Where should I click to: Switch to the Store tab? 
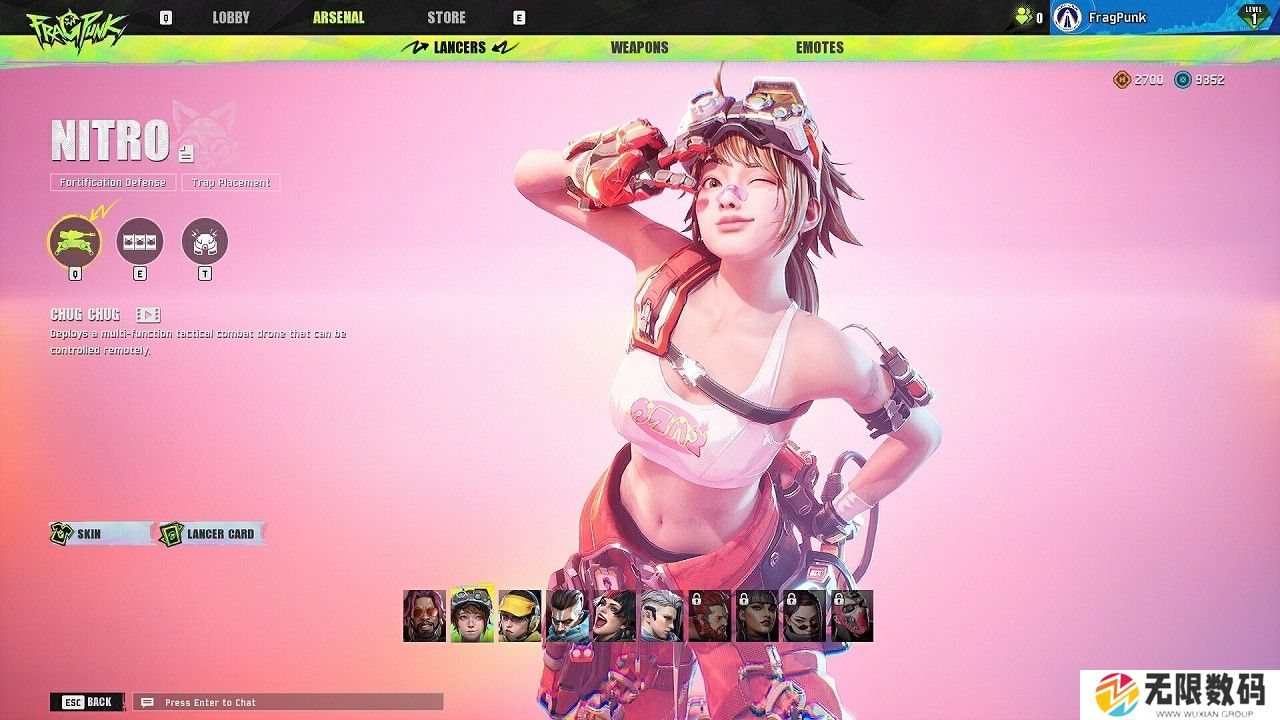(x=446, y=18)
